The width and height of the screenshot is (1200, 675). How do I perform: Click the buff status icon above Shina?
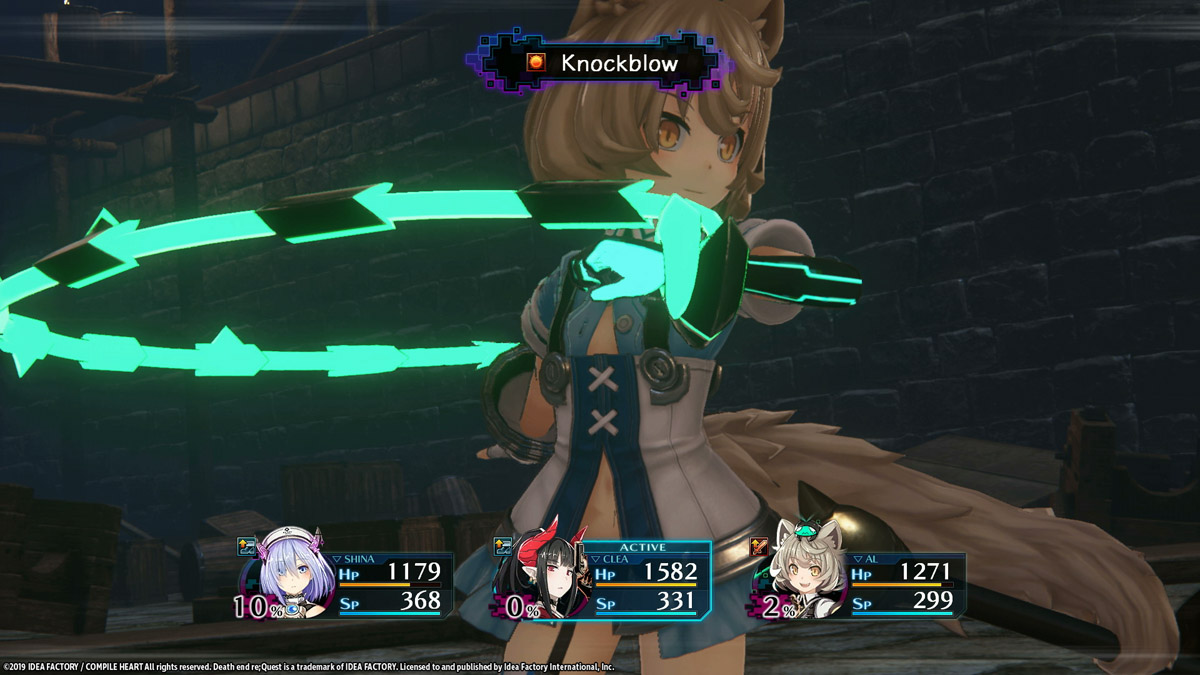point(246,546)
